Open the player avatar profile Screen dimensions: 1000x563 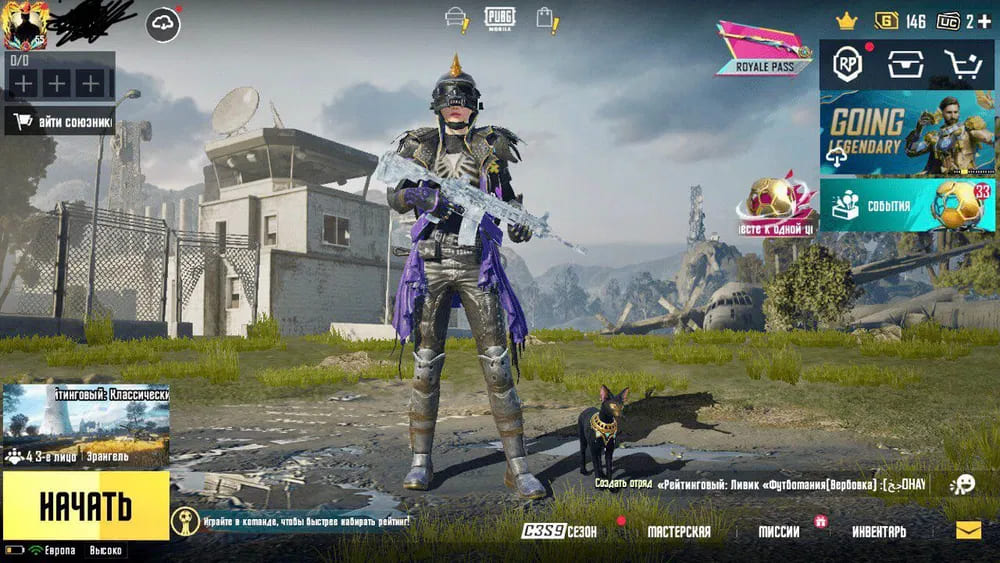point(25,25)
